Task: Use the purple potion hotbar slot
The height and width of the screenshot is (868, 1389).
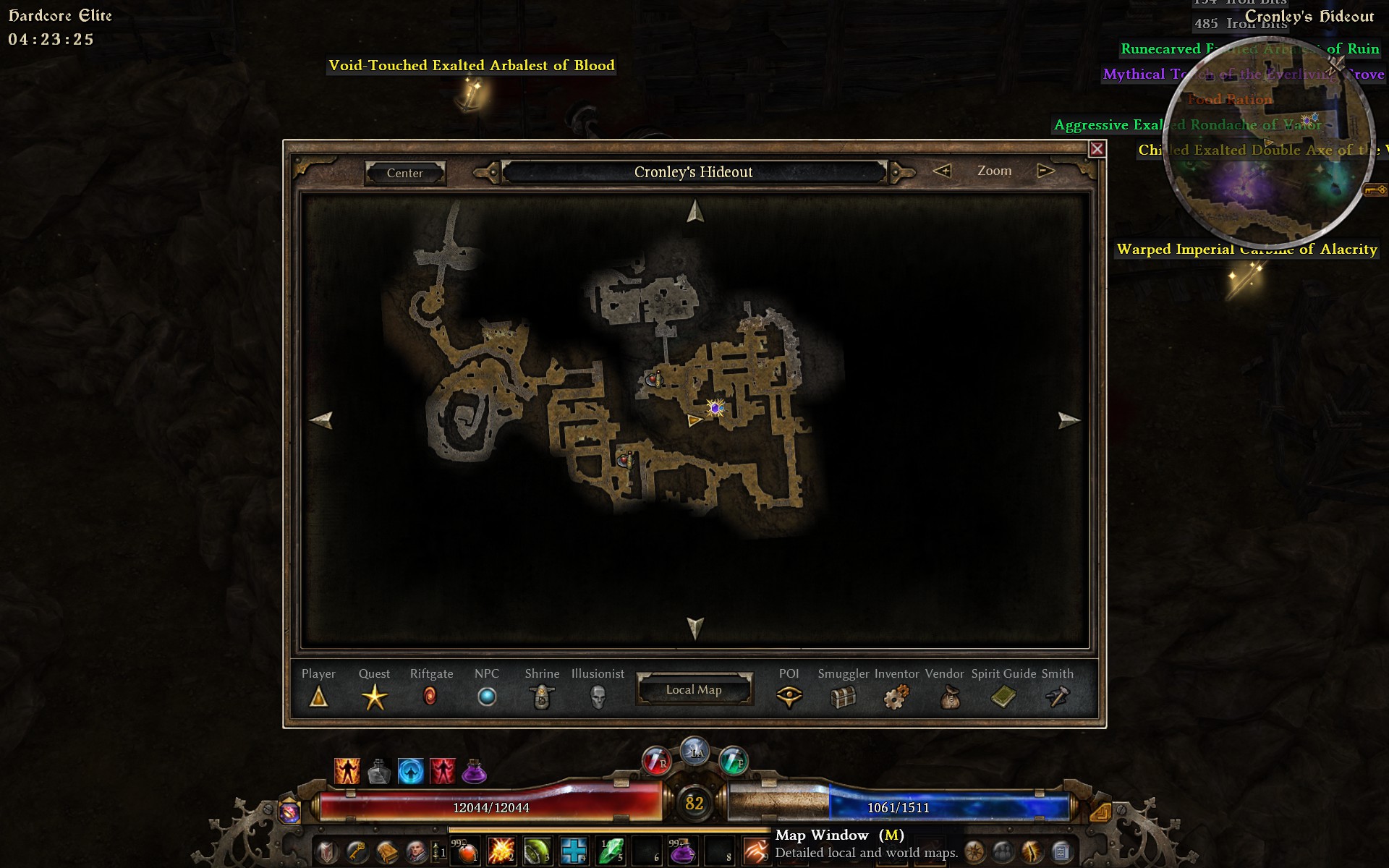Action: coord(681,851)
